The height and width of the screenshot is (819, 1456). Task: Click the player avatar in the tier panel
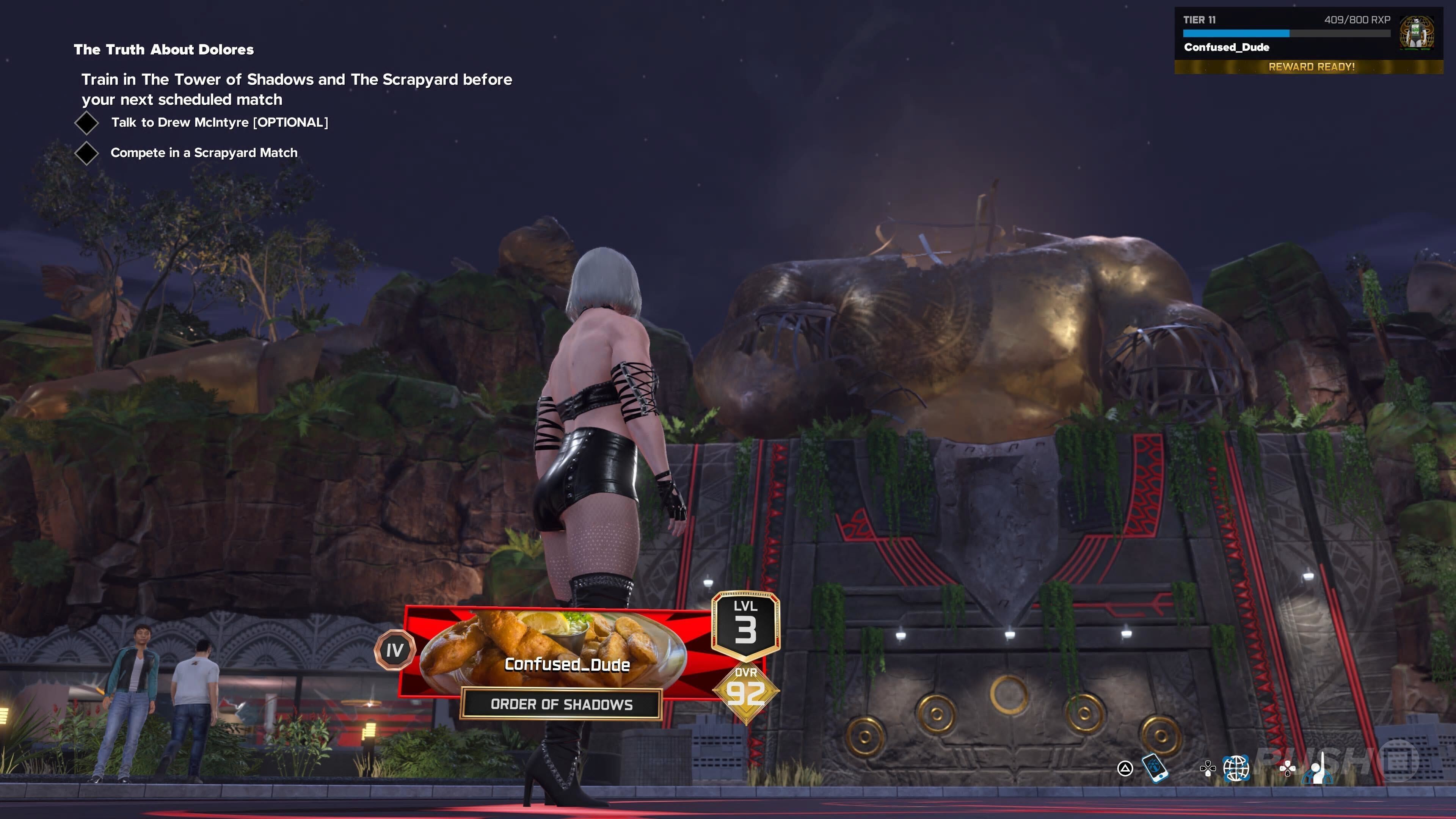[1417, 33]
